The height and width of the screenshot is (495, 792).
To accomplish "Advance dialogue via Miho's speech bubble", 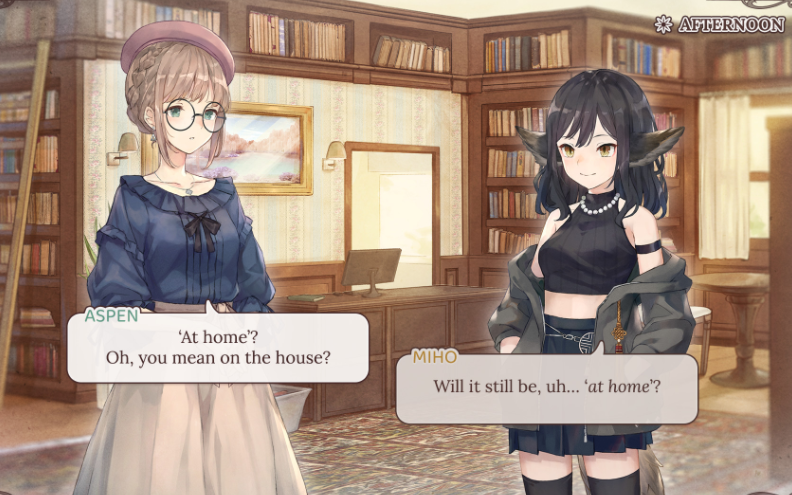I will pyautogui.click(x=547, y=387).
